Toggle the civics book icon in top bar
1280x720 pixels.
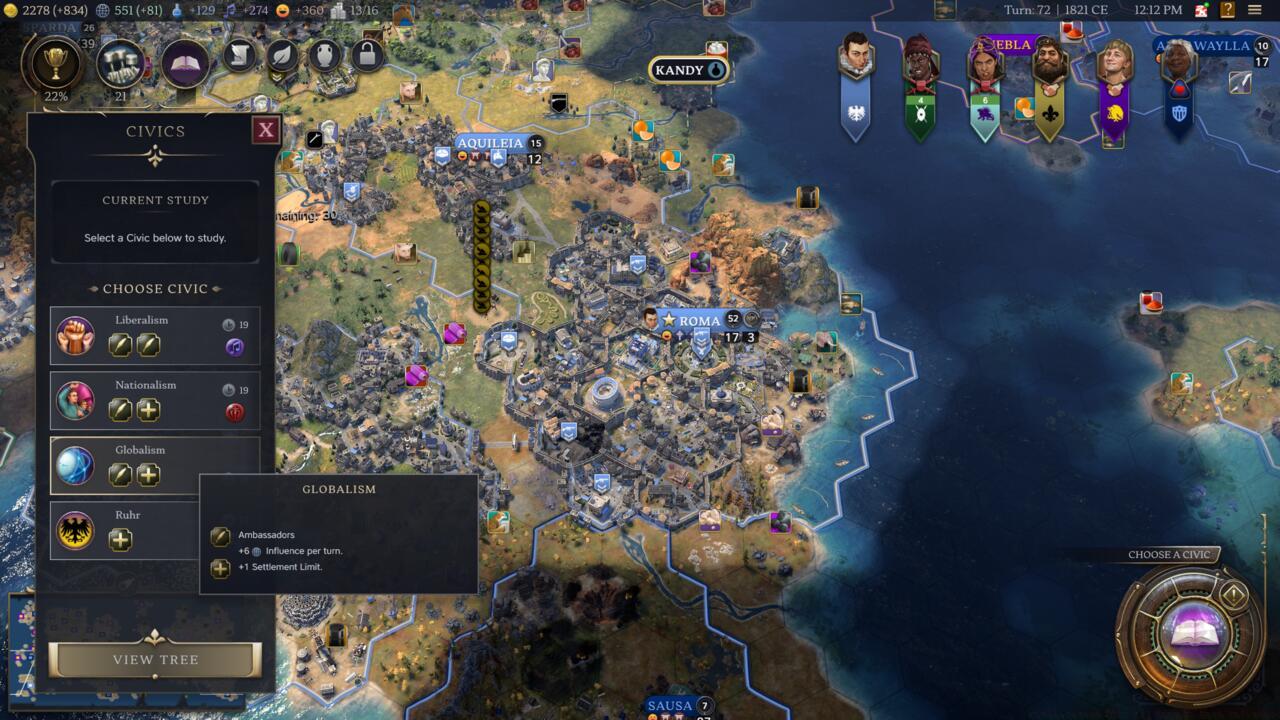185,63
